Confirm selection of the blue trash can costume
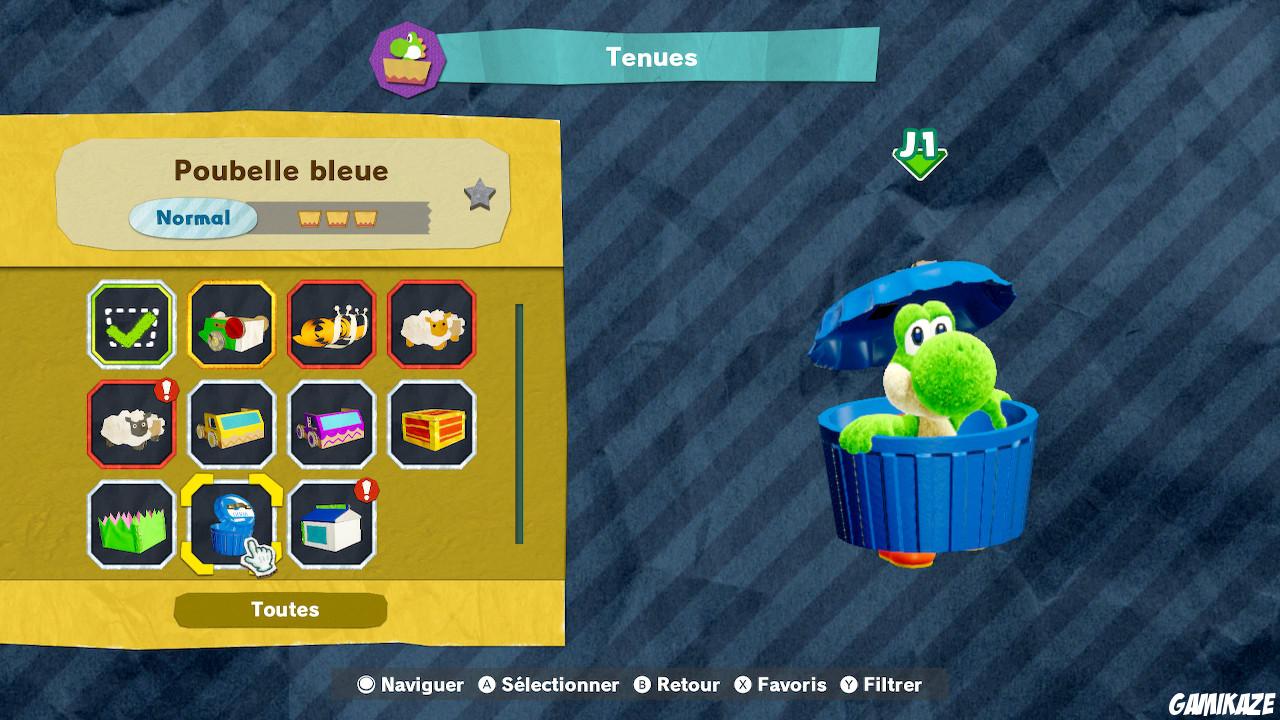Viewport: 1280px width, 720px height. 231,525
